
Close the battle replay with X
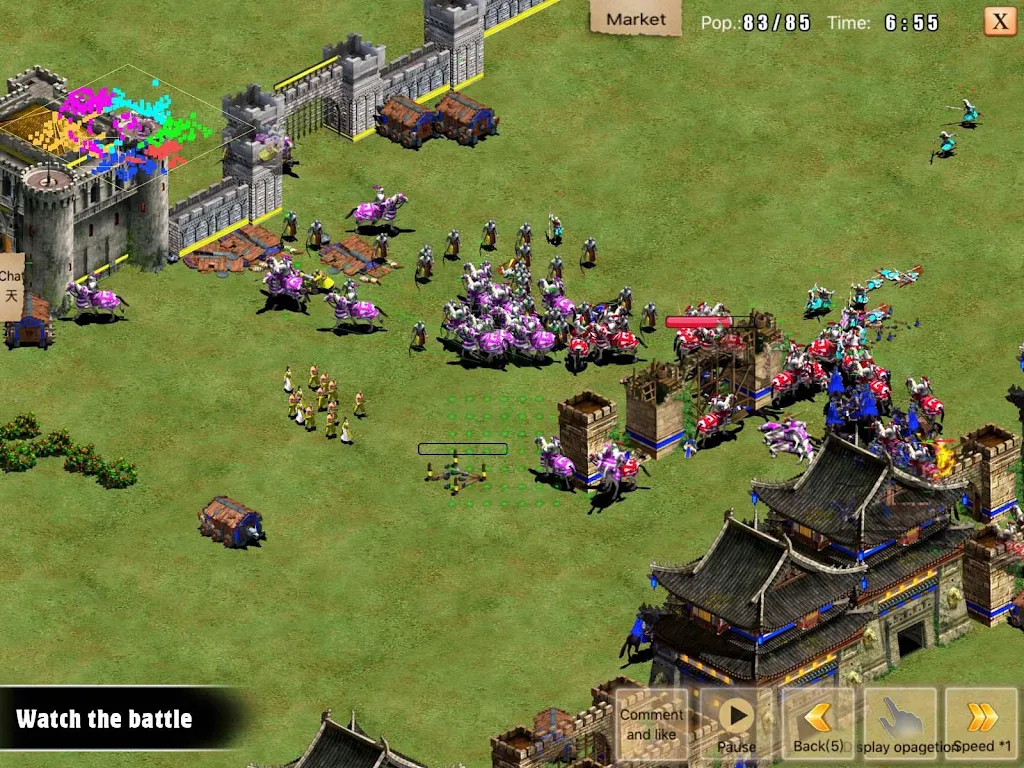999,21
